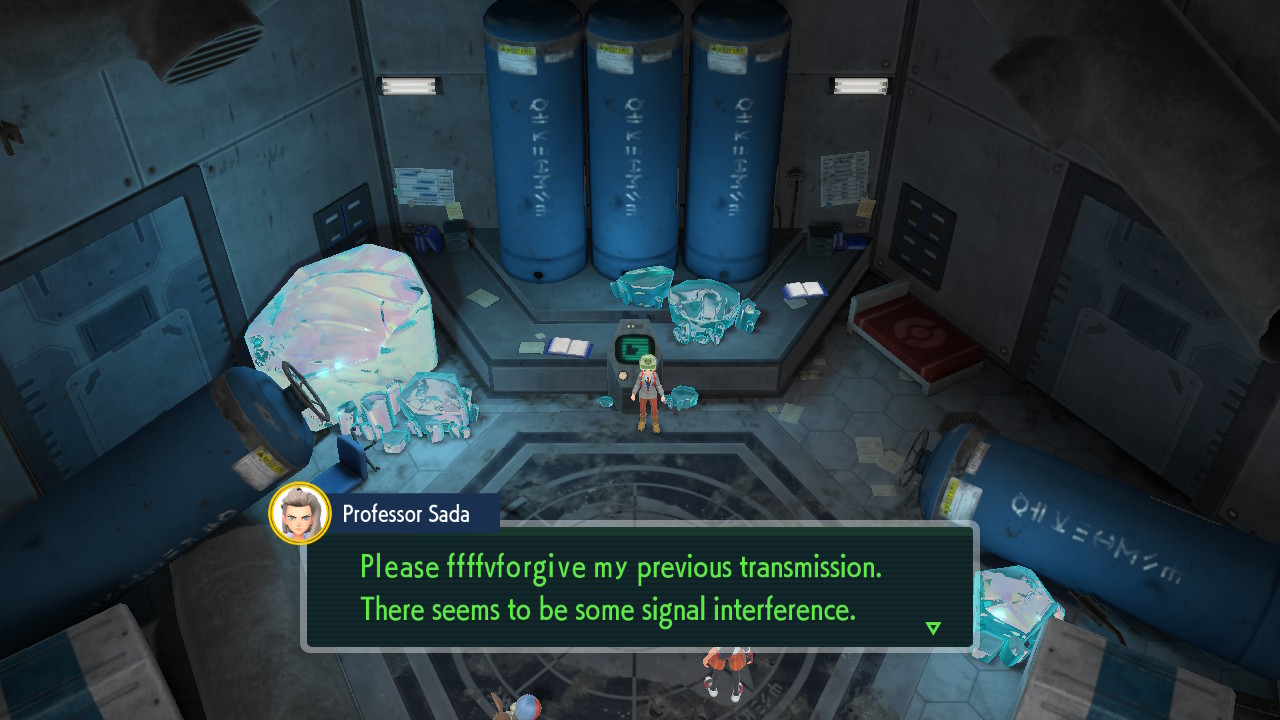Advance dialogue with the green arrow indicator
Image resolution: width=1280 pixels, height=720 pixels.
[x=933, y=628]
